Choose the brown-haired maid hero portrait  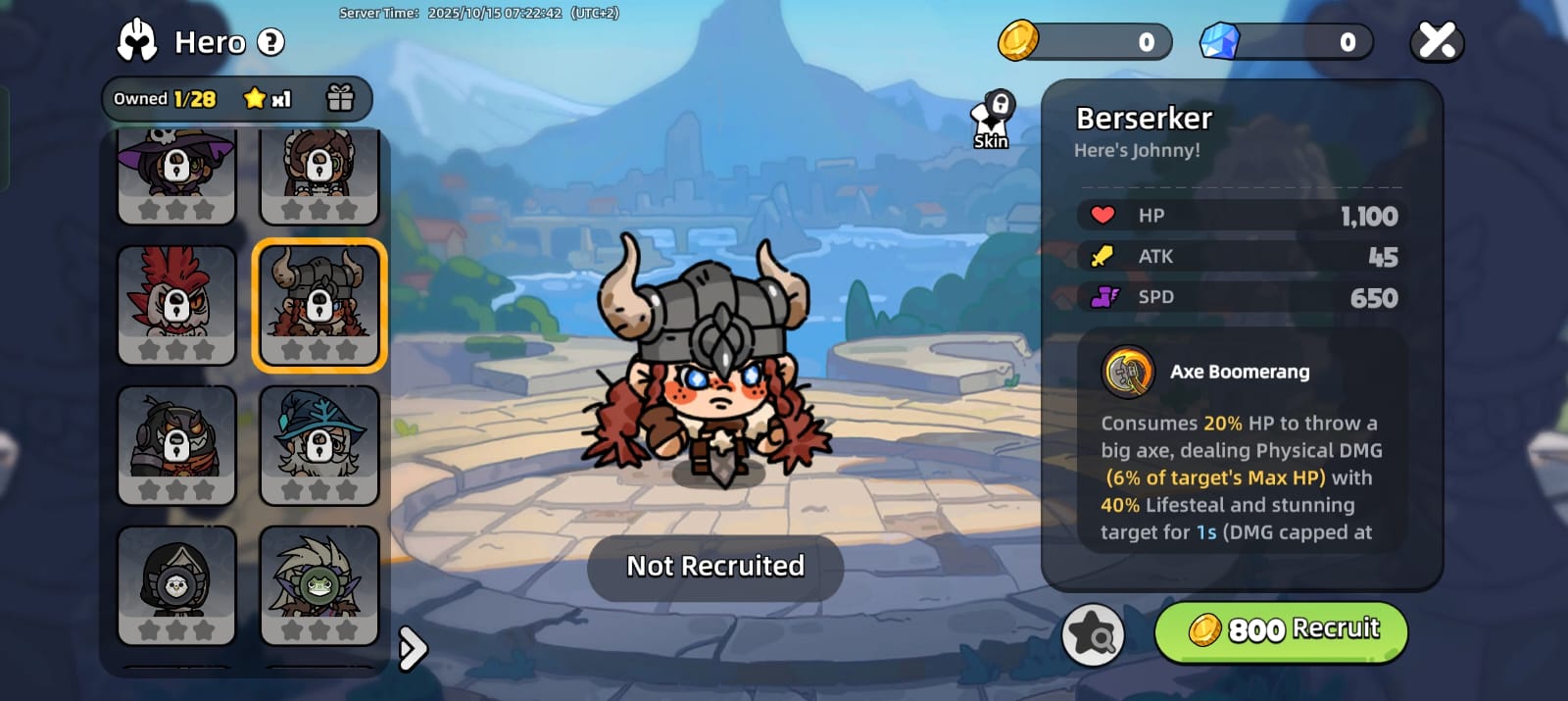tap(319, 175)
